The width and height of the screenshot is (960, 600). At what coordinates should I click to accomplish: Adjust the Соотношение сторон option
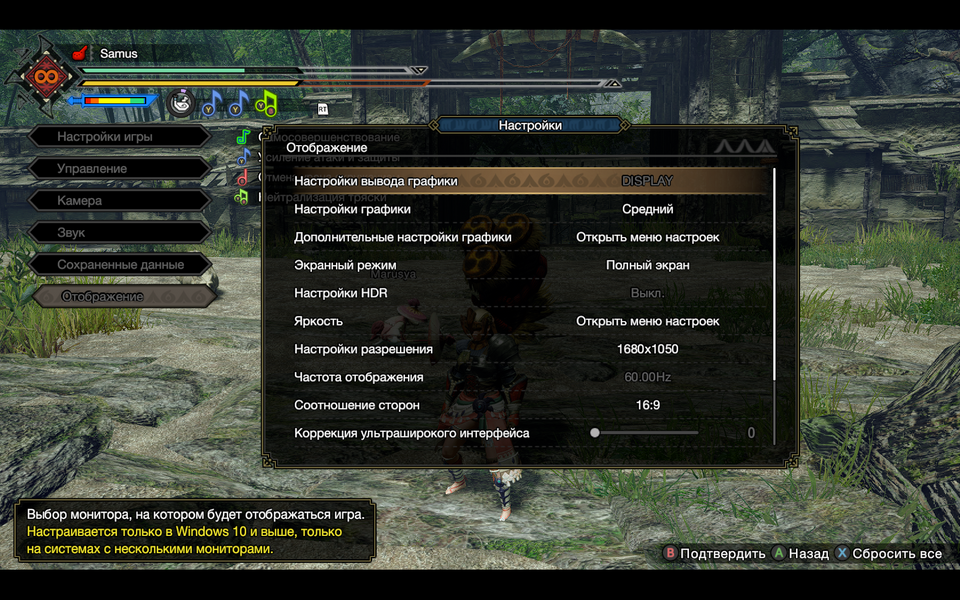pyautogui.click(x=647, y=405)
